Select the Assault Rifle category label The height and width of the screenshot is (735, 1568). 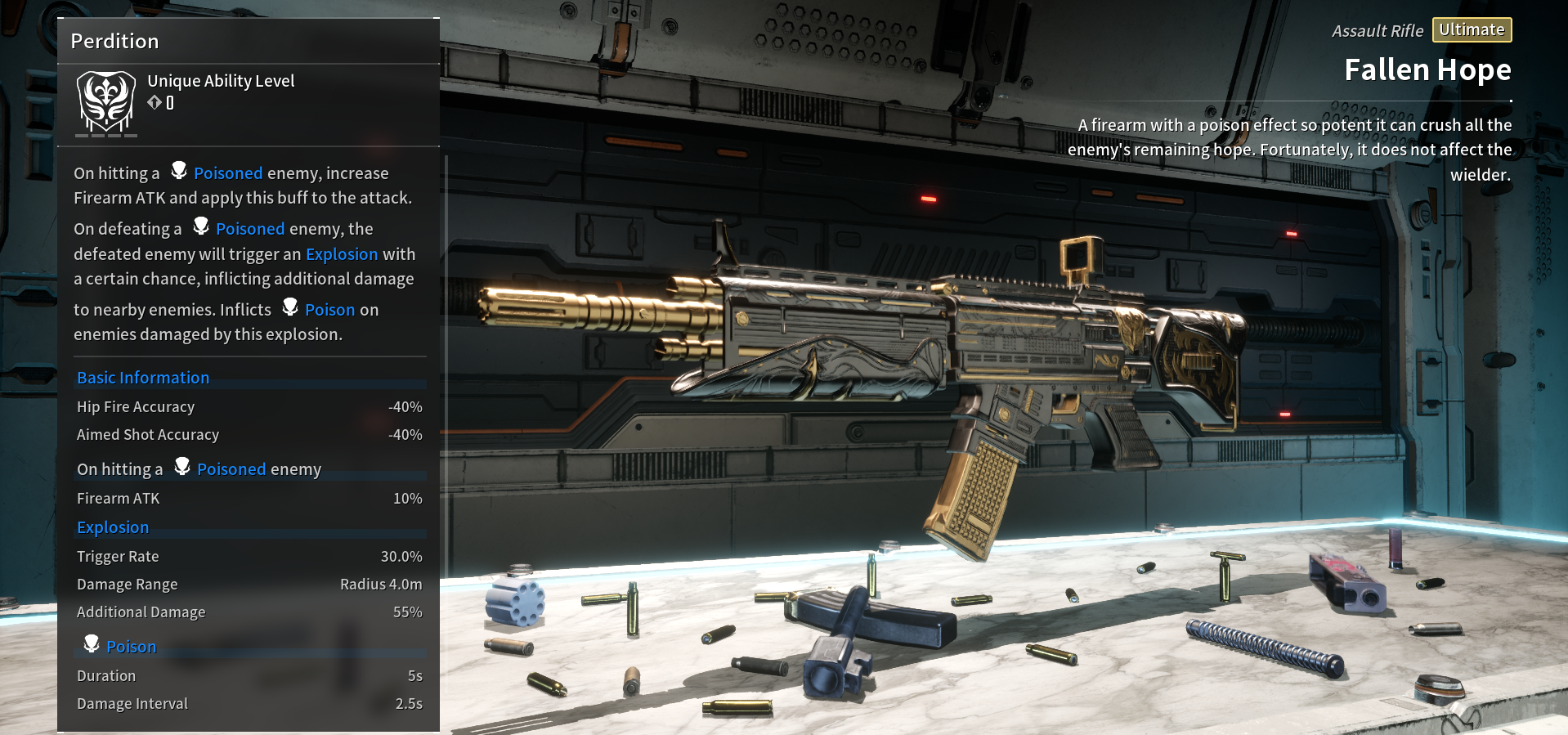coord(1378,29)
